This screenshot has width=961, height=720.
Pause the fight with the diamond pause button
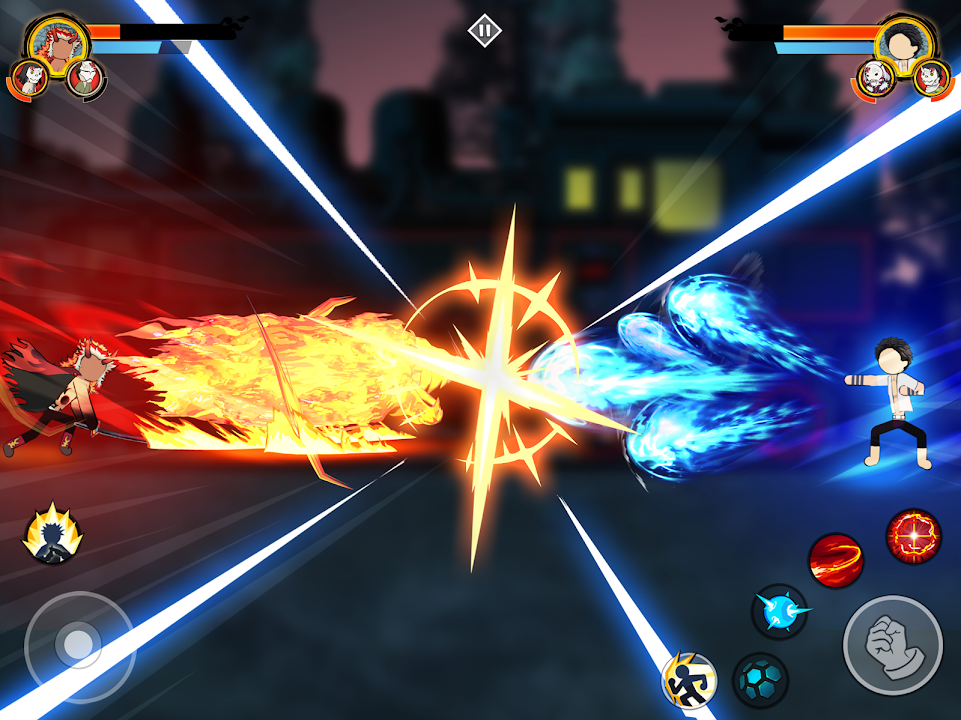tap(484, 31)
